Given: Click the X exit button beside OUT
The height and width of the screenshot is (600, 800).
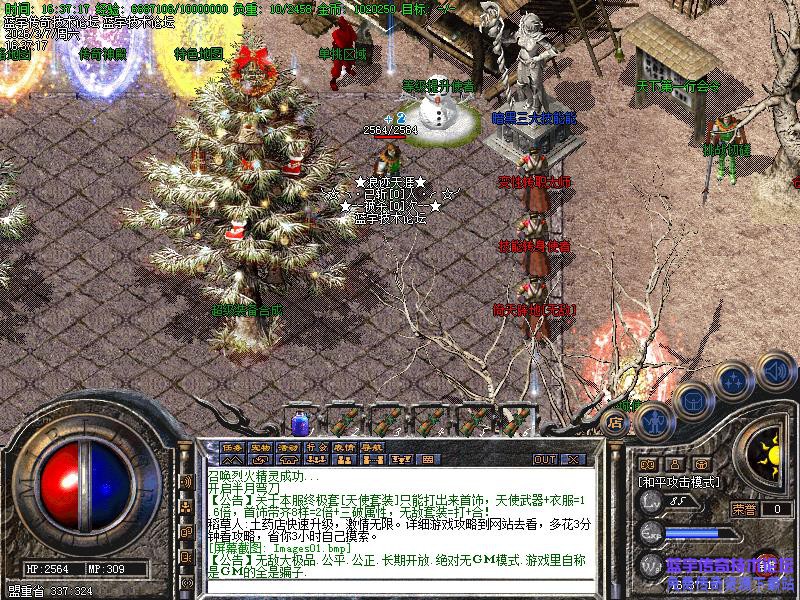Looking at the screenshot, I should click(573, 459).
